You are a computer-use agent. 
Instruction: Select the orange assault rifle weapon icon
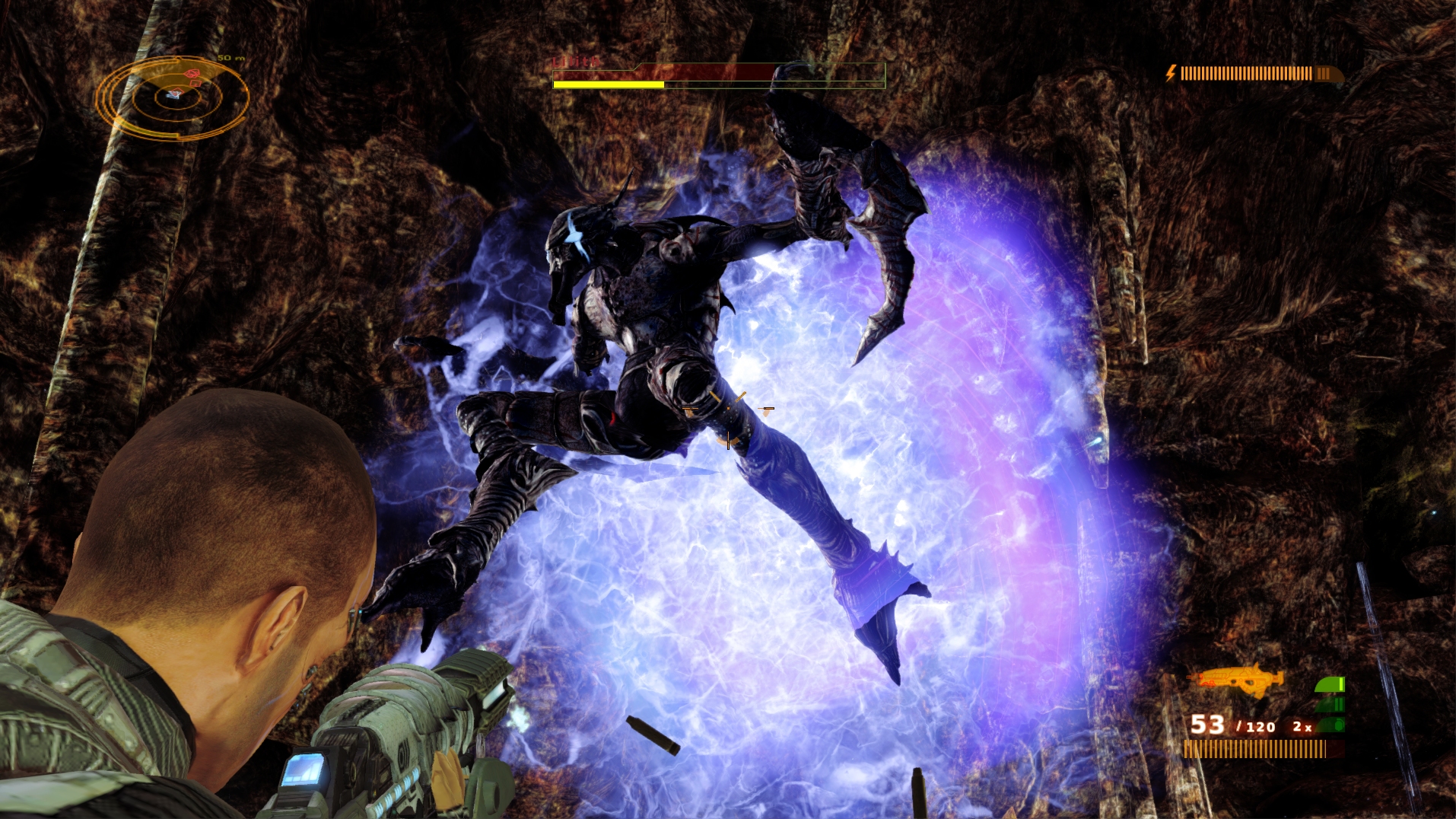click(1235, 680)
